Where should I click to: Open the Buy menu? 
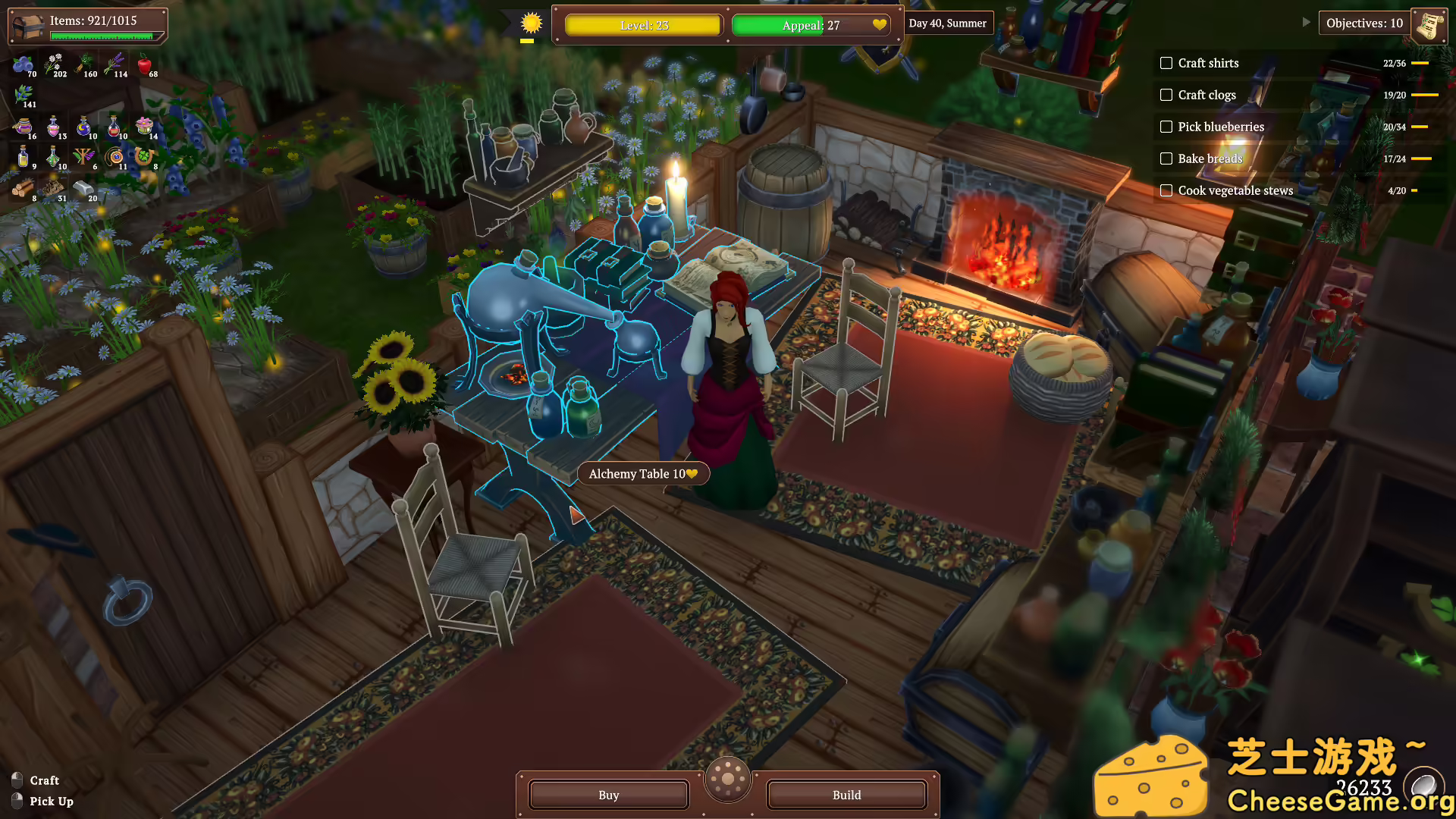[608, 795]
